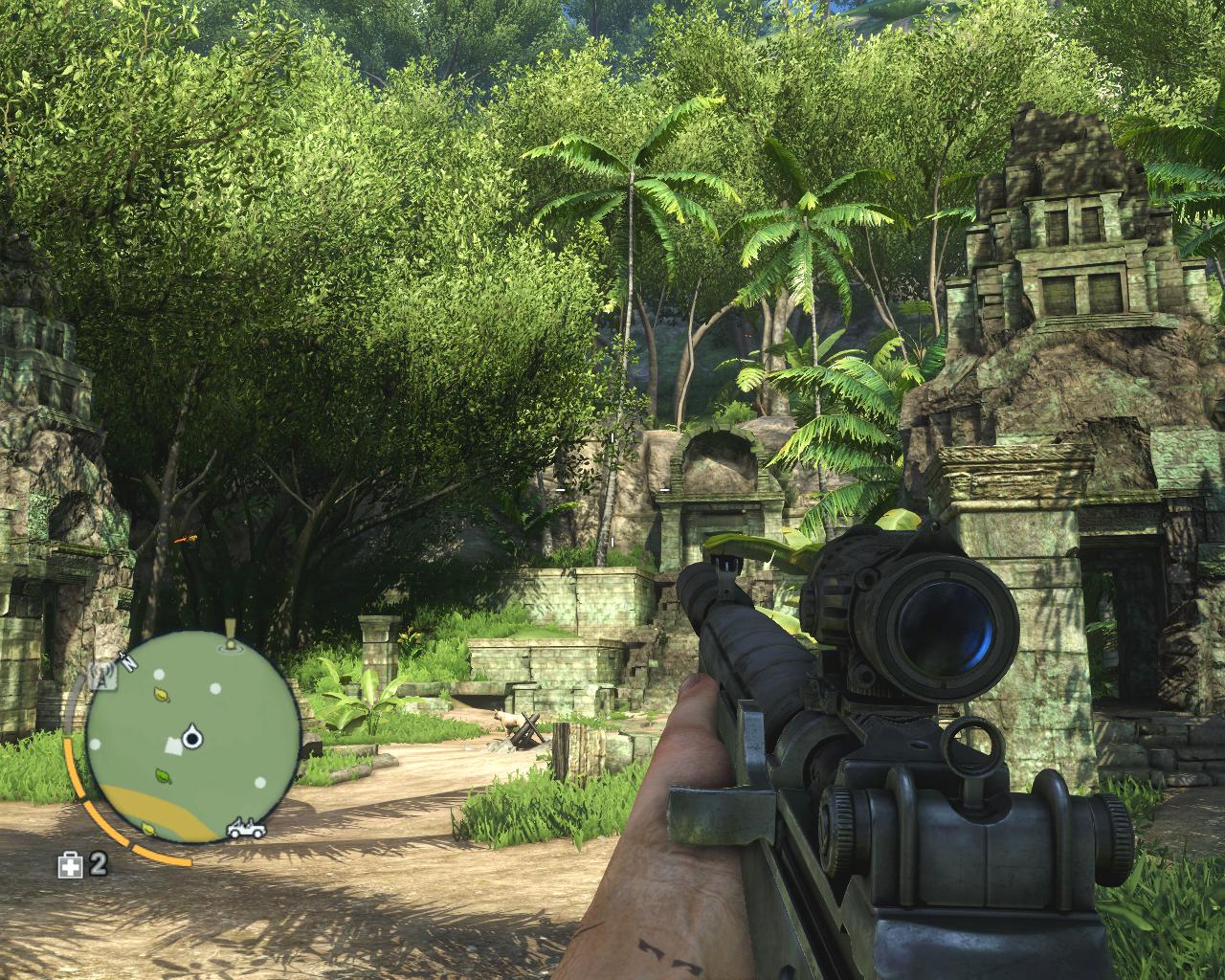The width and height of the screenshot is (1225, 980).
Task: Click the north compass indicator on minimap
Action: pyautogui.click(x=125, y=658)
